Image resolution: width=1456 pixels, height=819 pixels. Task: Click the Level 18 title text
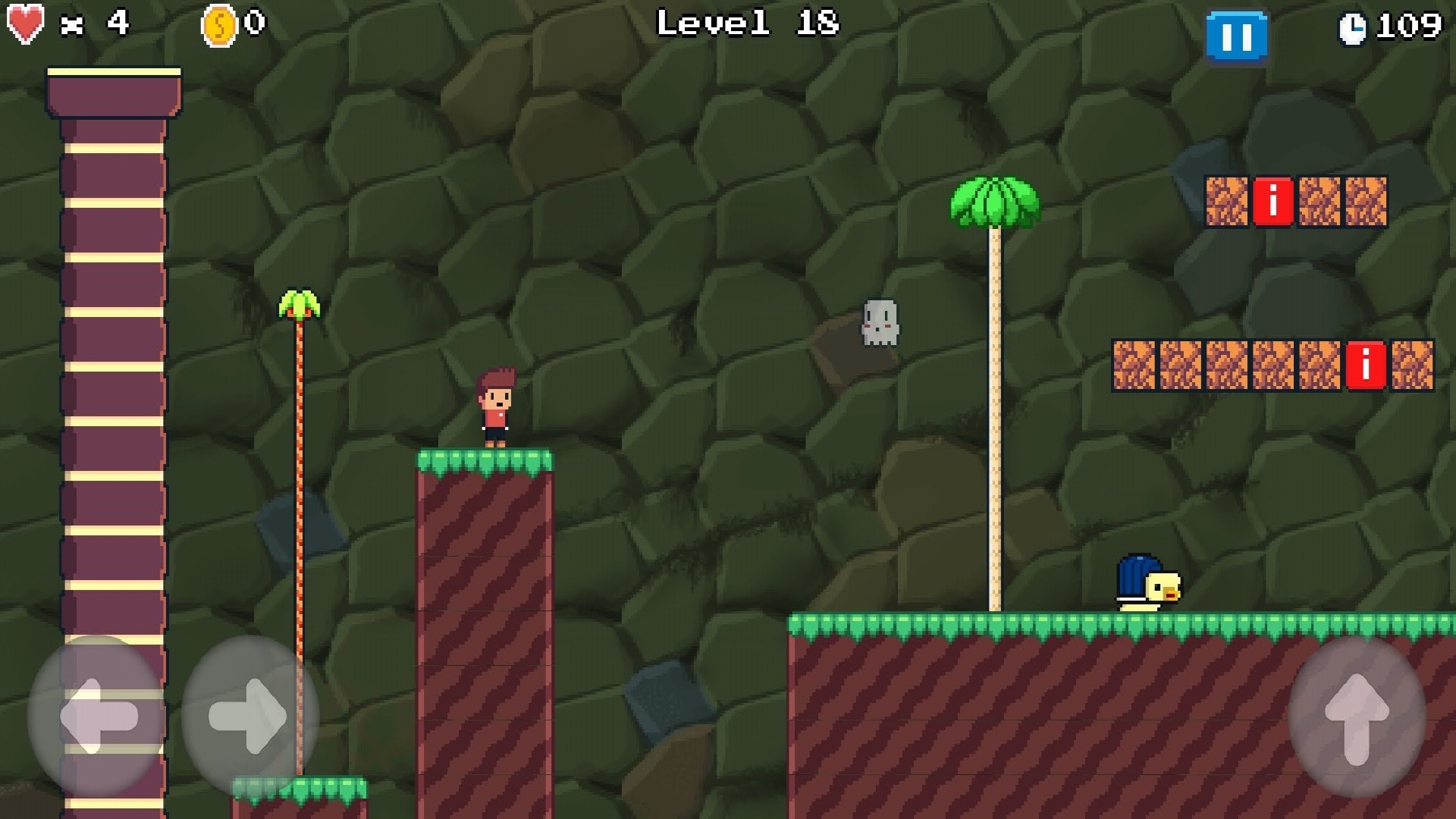click(747, 23)
